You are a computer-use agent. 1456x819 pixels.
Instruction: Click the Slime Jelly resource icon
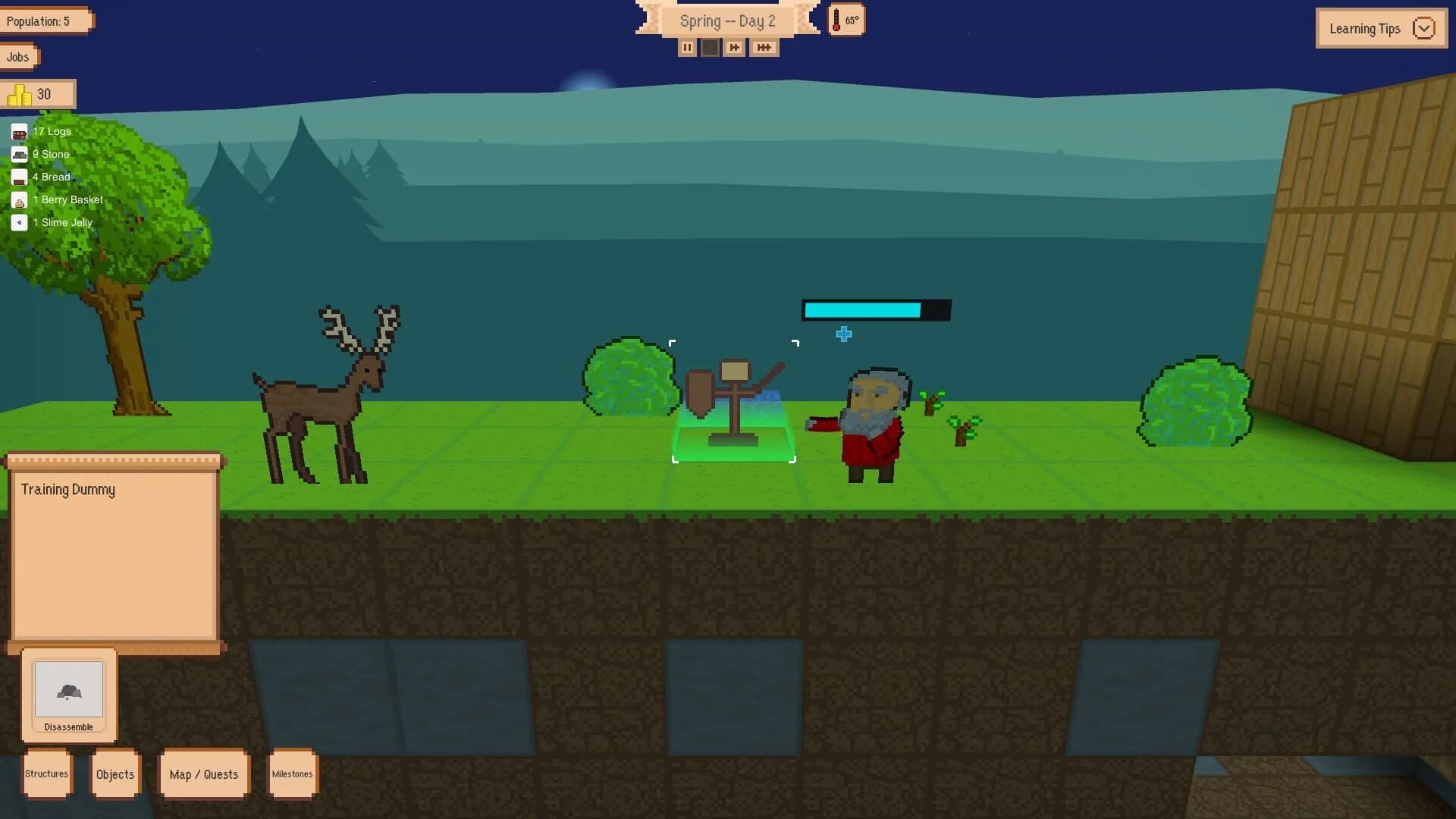18,222
